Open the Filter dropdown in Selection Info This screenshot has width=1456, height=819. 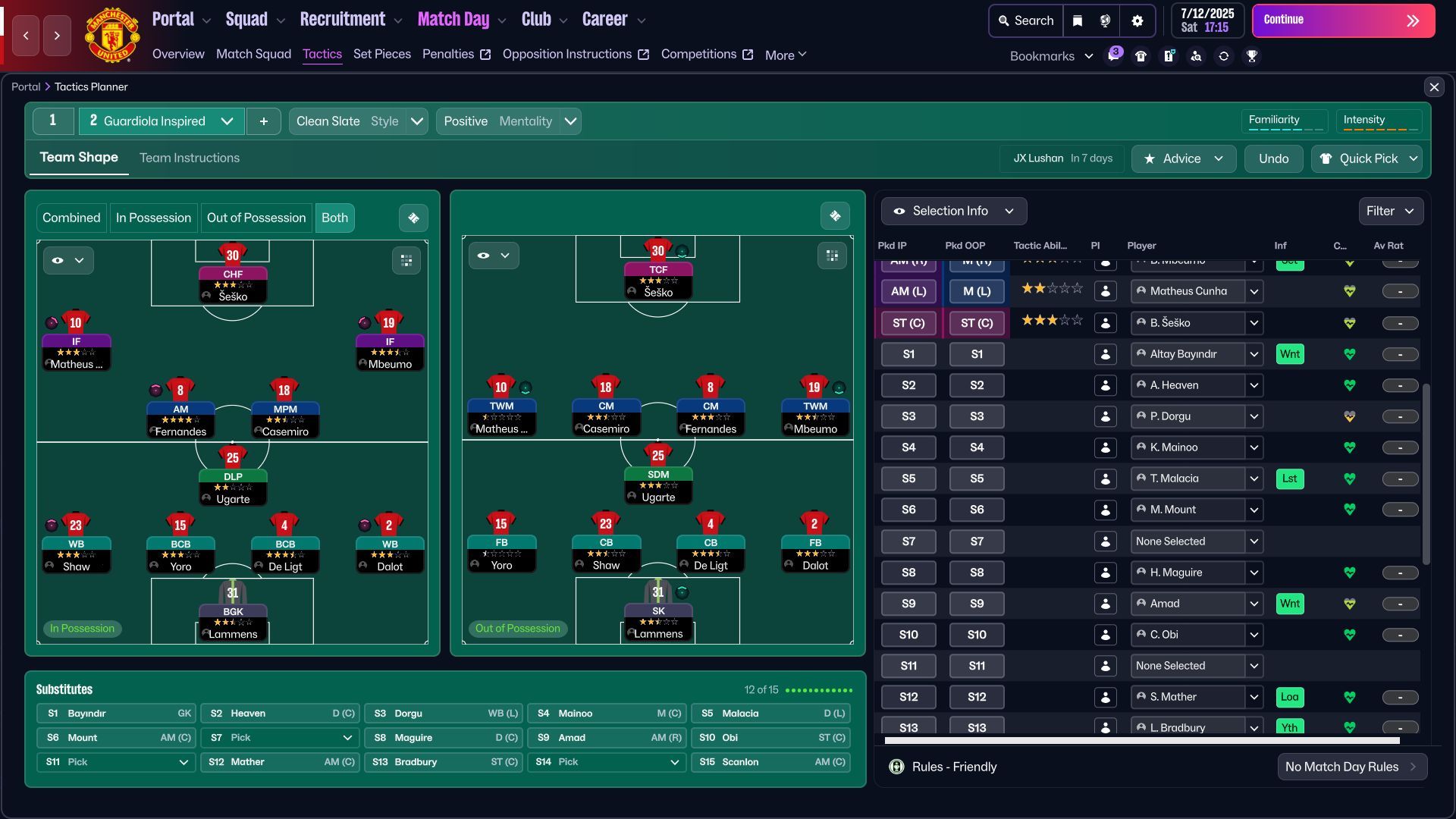(x=1390, y=211)
